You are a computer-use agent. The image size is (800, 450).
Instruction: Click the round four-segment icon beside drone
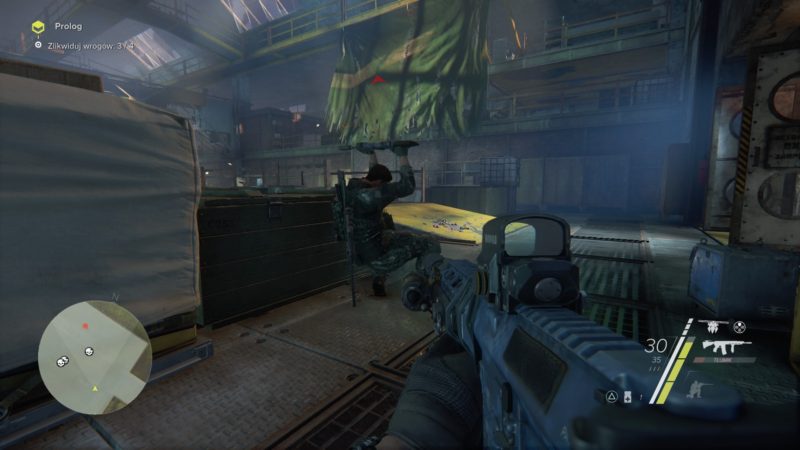[x=740, y=326]
